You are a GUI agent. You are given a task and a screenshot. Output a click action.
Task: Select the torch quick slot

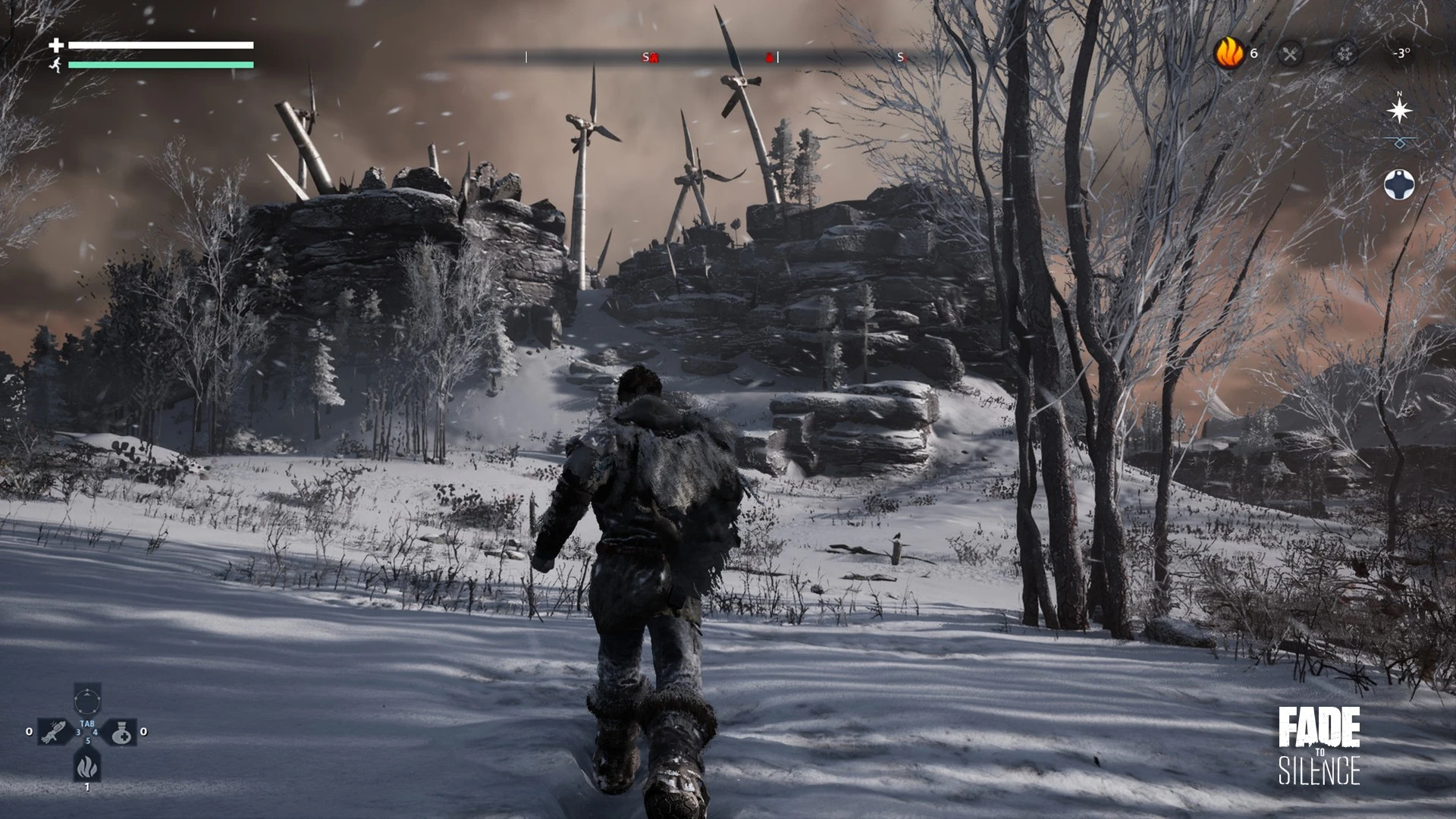[x=55, y=732]
